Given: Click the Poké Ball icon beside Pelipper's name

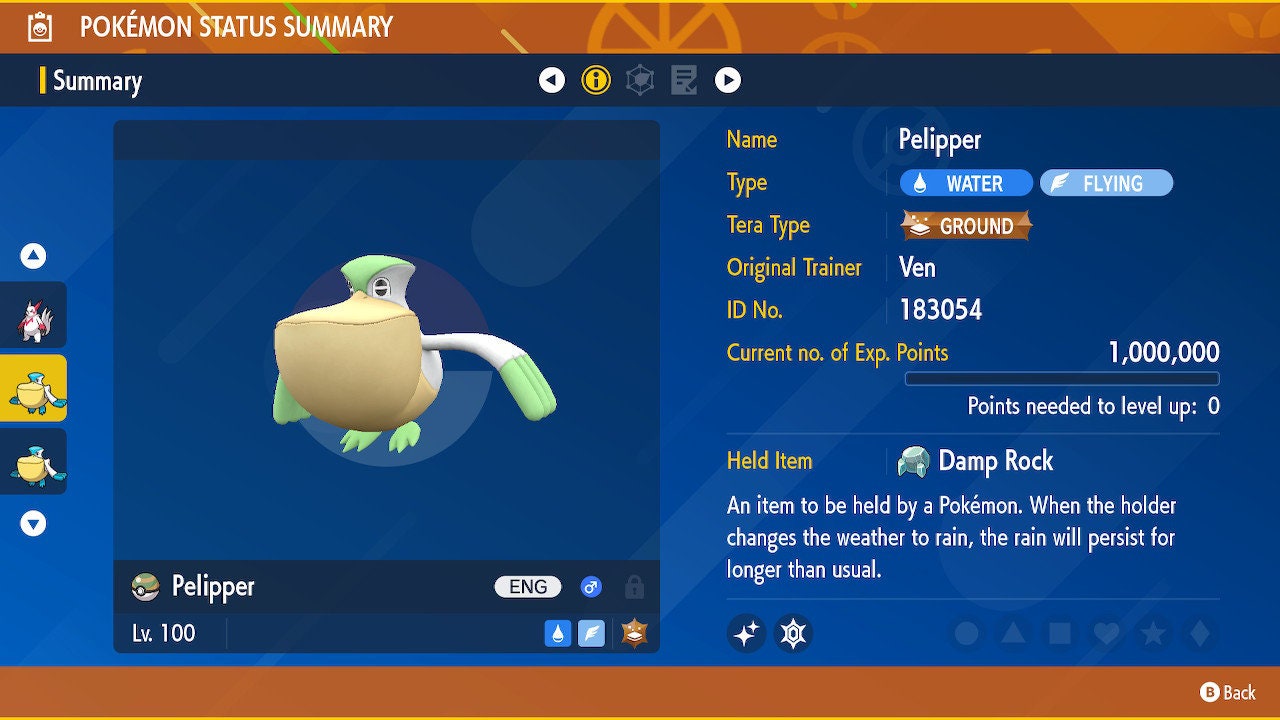Looking at the screenshot, I should point(146,587).
